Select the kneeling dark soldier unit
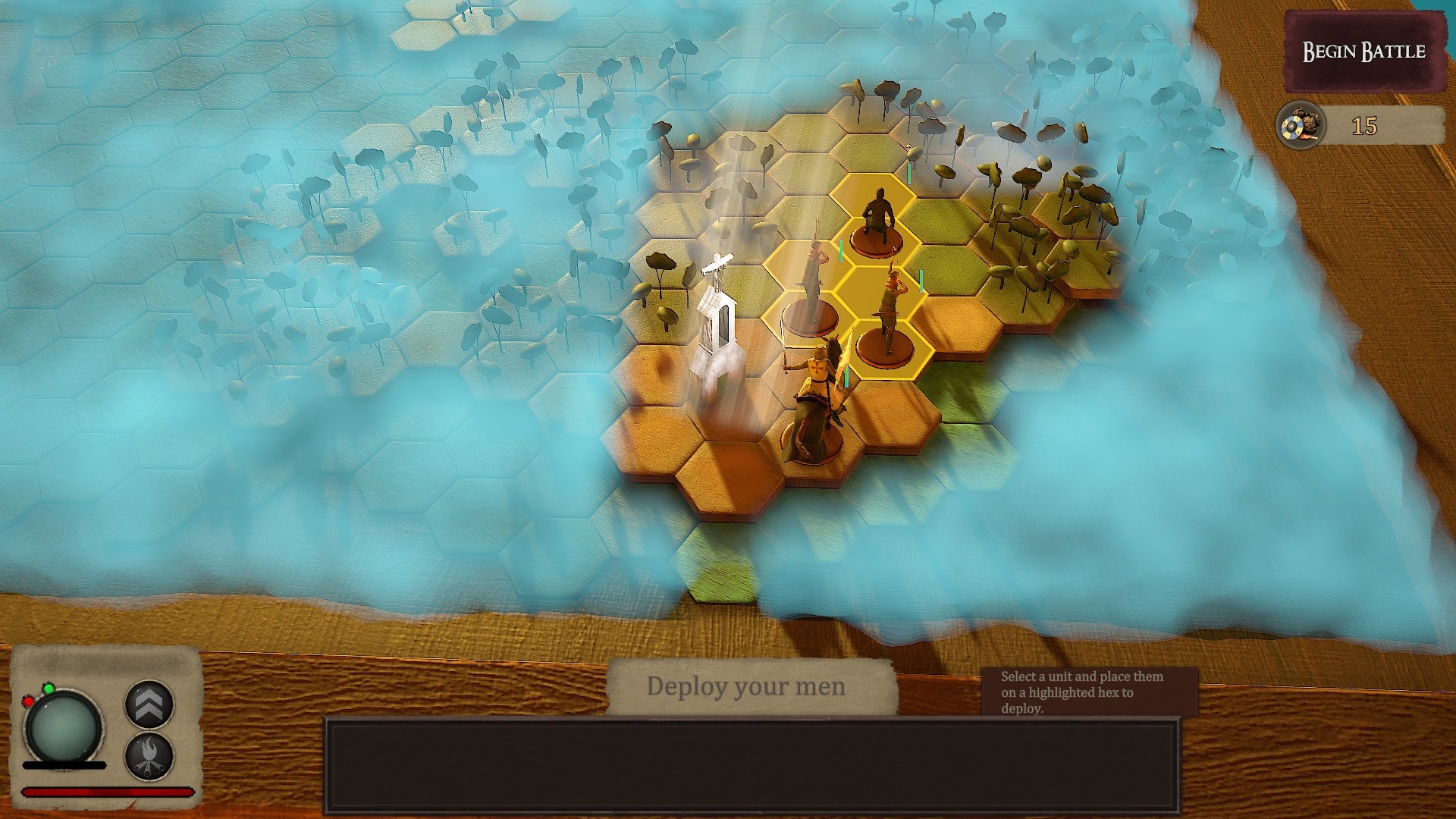1456x819 pixels. [879, 218]
